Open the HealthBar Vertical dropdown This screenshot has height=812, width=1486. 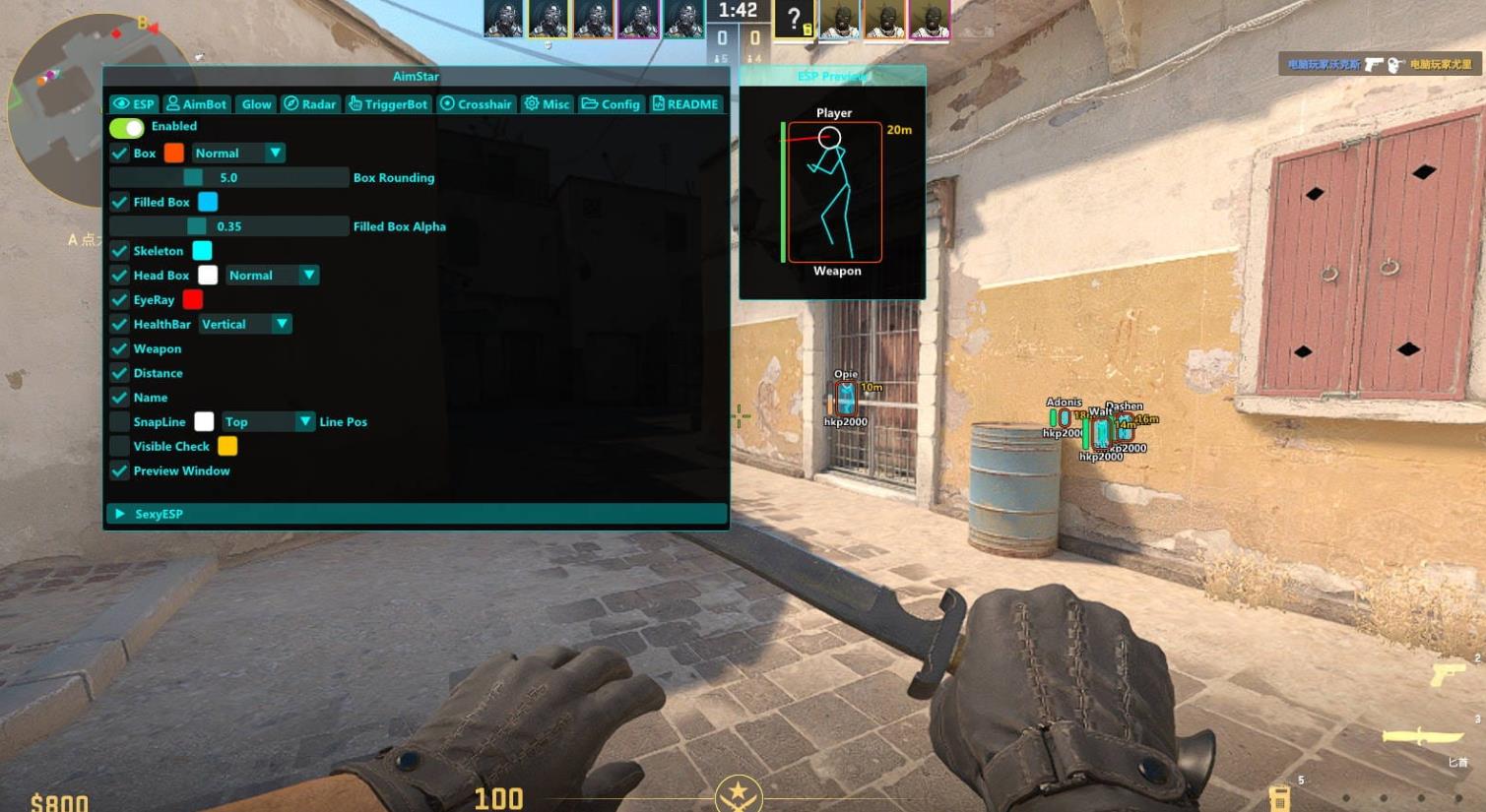click(245, 323)
